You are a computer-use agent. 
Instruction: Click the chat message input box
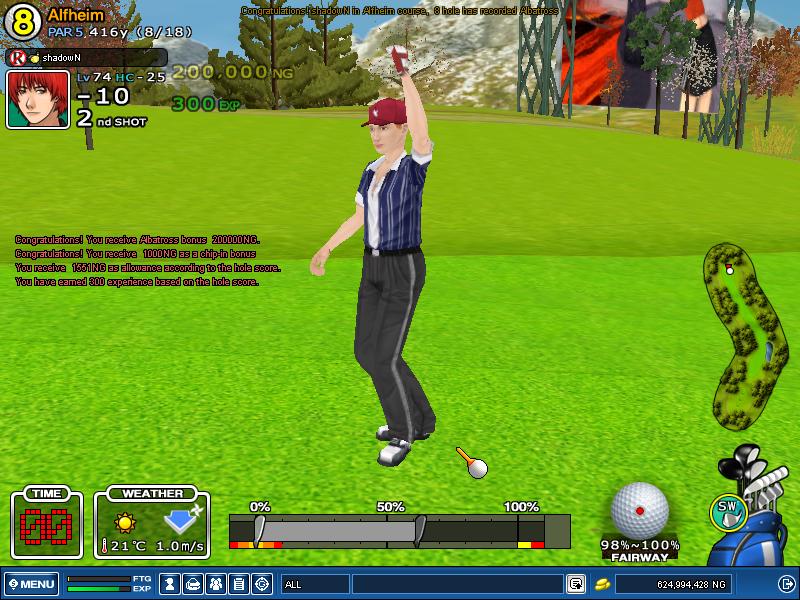pos(456,584)
